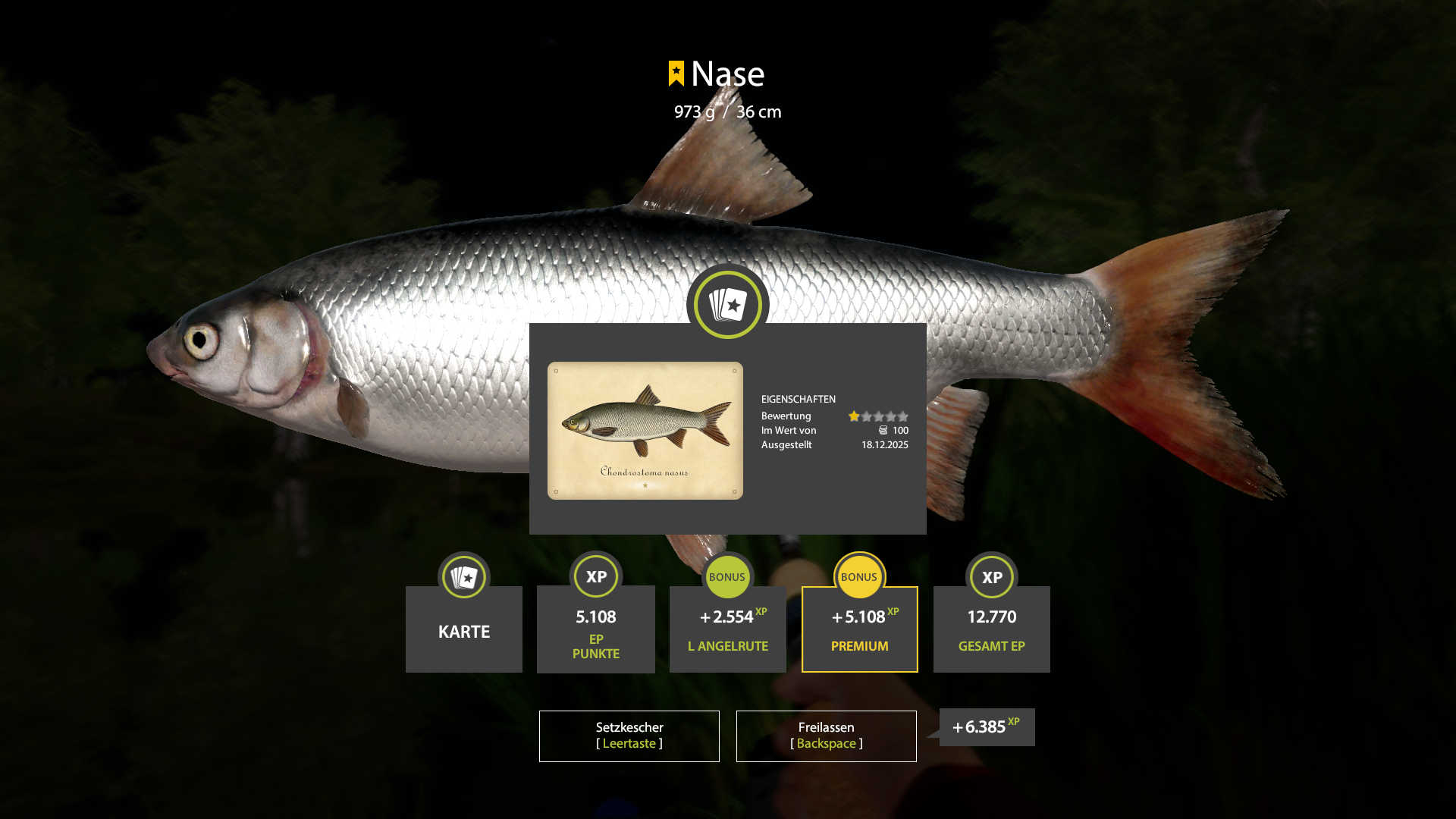The height and width of the screenshot is (819, 1456).
Task: Release the fish with Freilassen
Action: 826,735
